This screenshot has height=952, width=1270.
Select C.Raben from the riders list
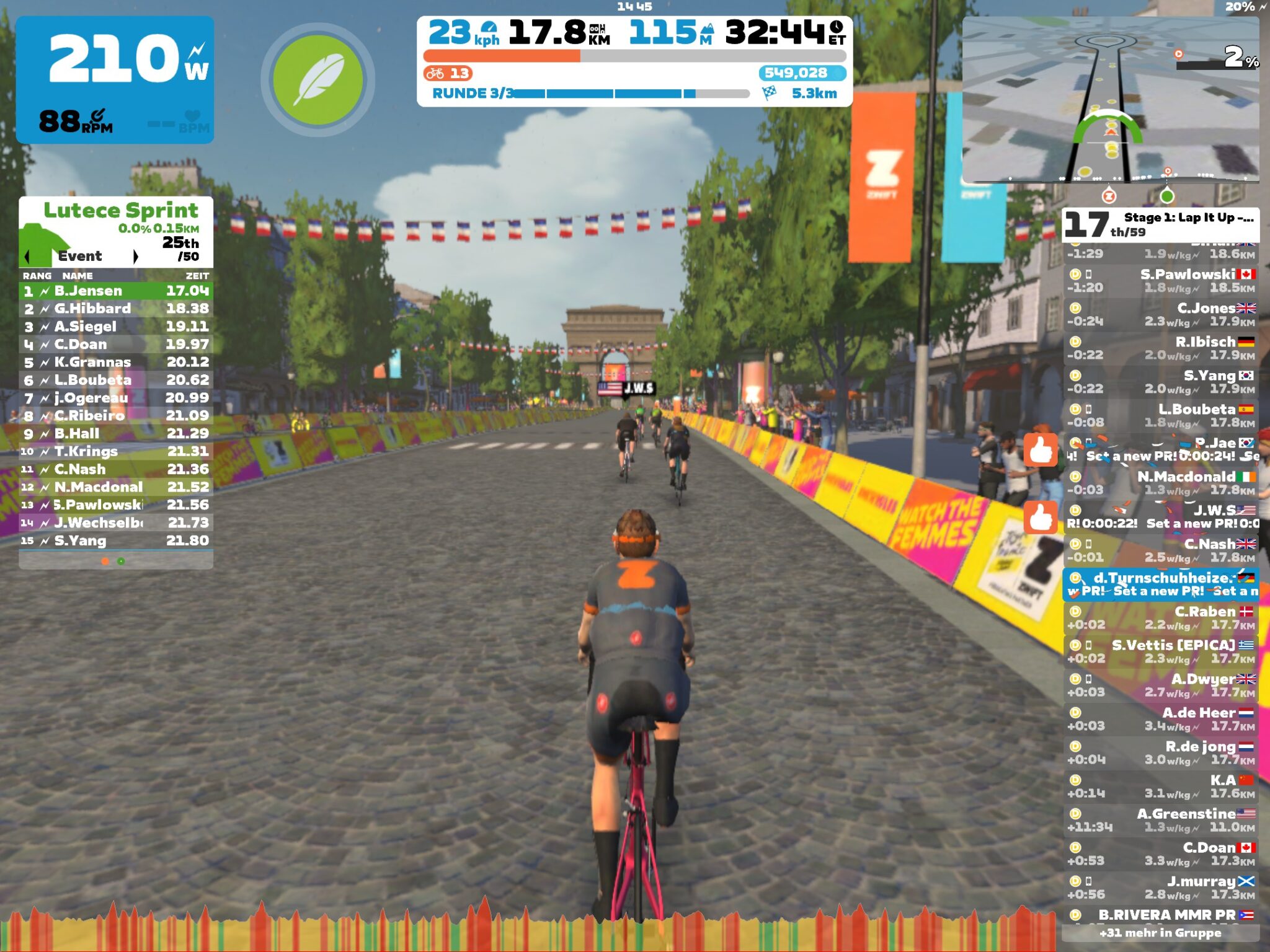pyautogui.click(x=1161, y=618)
